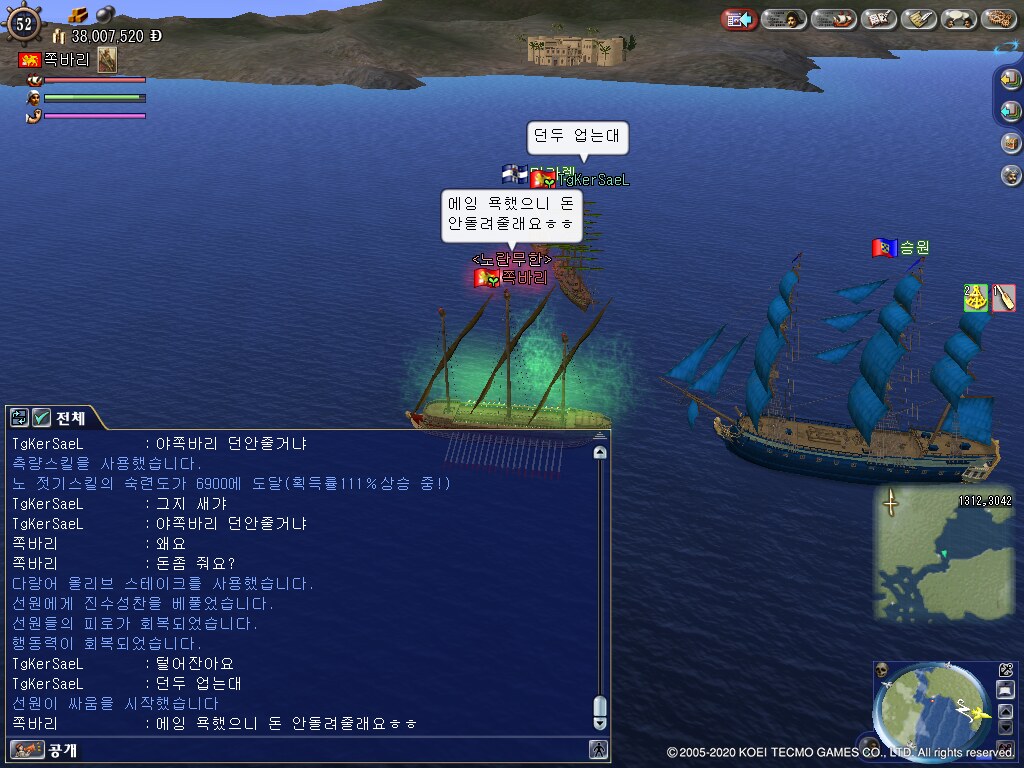Click the surveying skill icon beside the oar
The height and width of the screenshot is (768, 1024).
coord(976,298)
